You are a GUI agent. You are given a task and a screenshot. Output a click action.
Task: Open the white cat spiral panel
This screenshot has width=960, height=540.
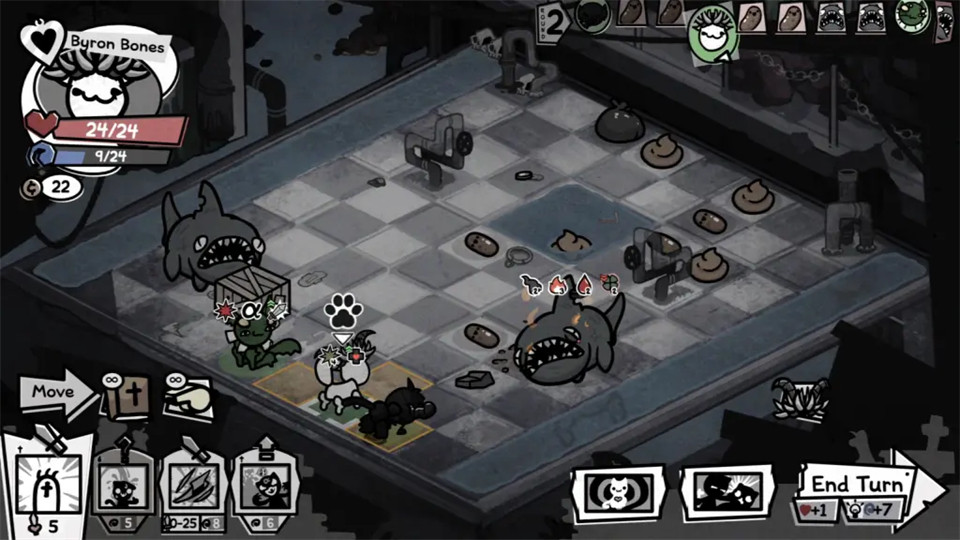click(x=616, y=492)
